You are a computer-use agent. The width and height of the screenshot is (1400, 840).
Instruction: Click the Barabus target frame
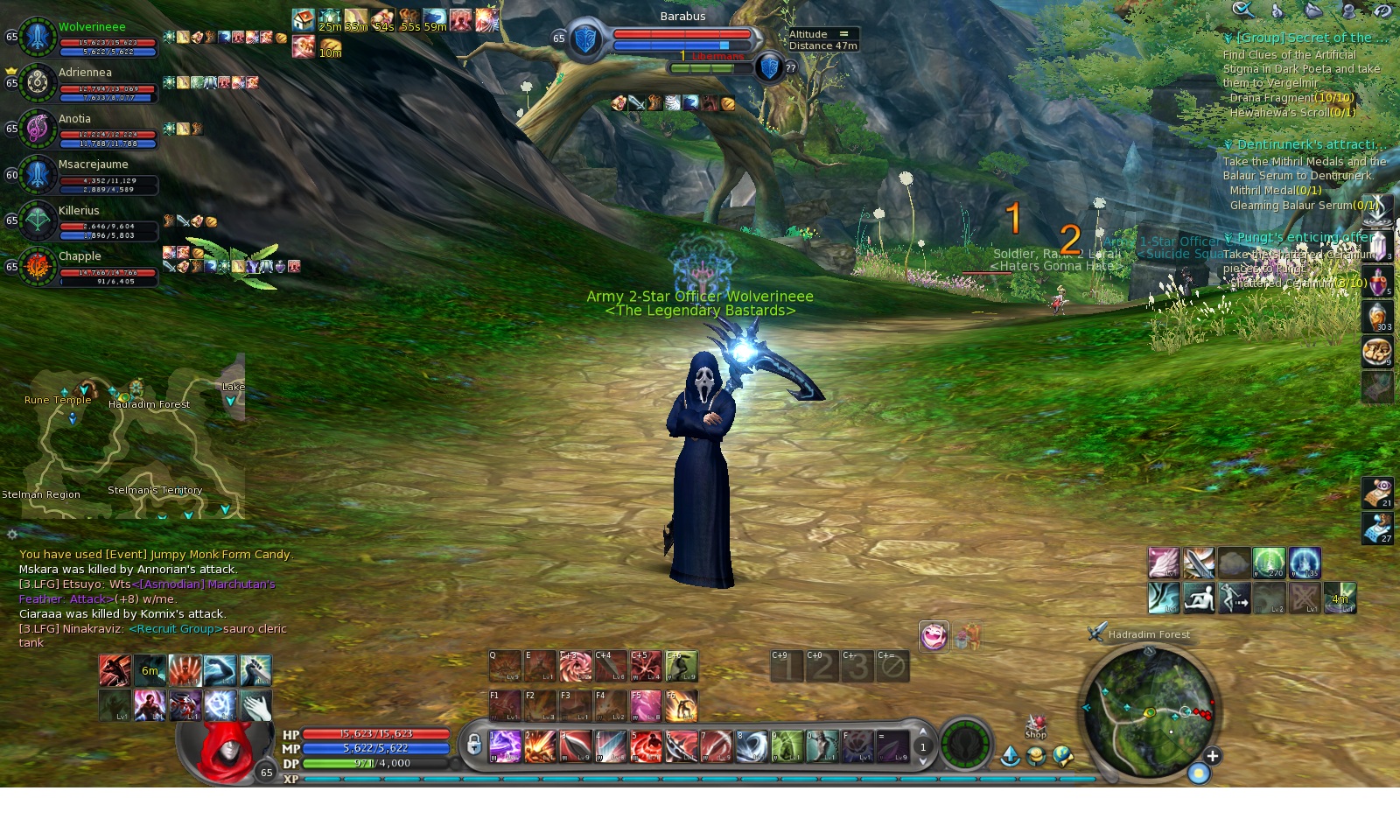(x=682, y=35)
